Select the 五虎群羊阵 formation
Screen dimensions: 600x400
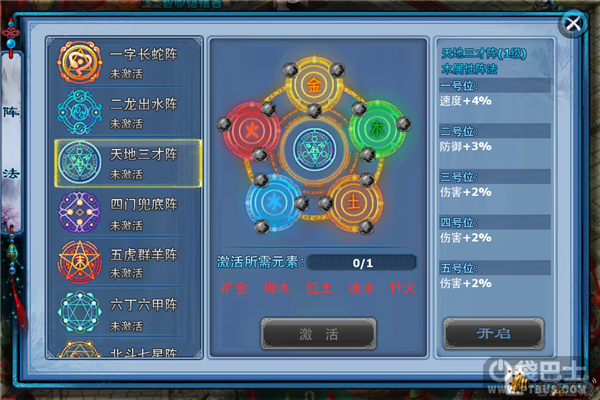pos(128,261)
